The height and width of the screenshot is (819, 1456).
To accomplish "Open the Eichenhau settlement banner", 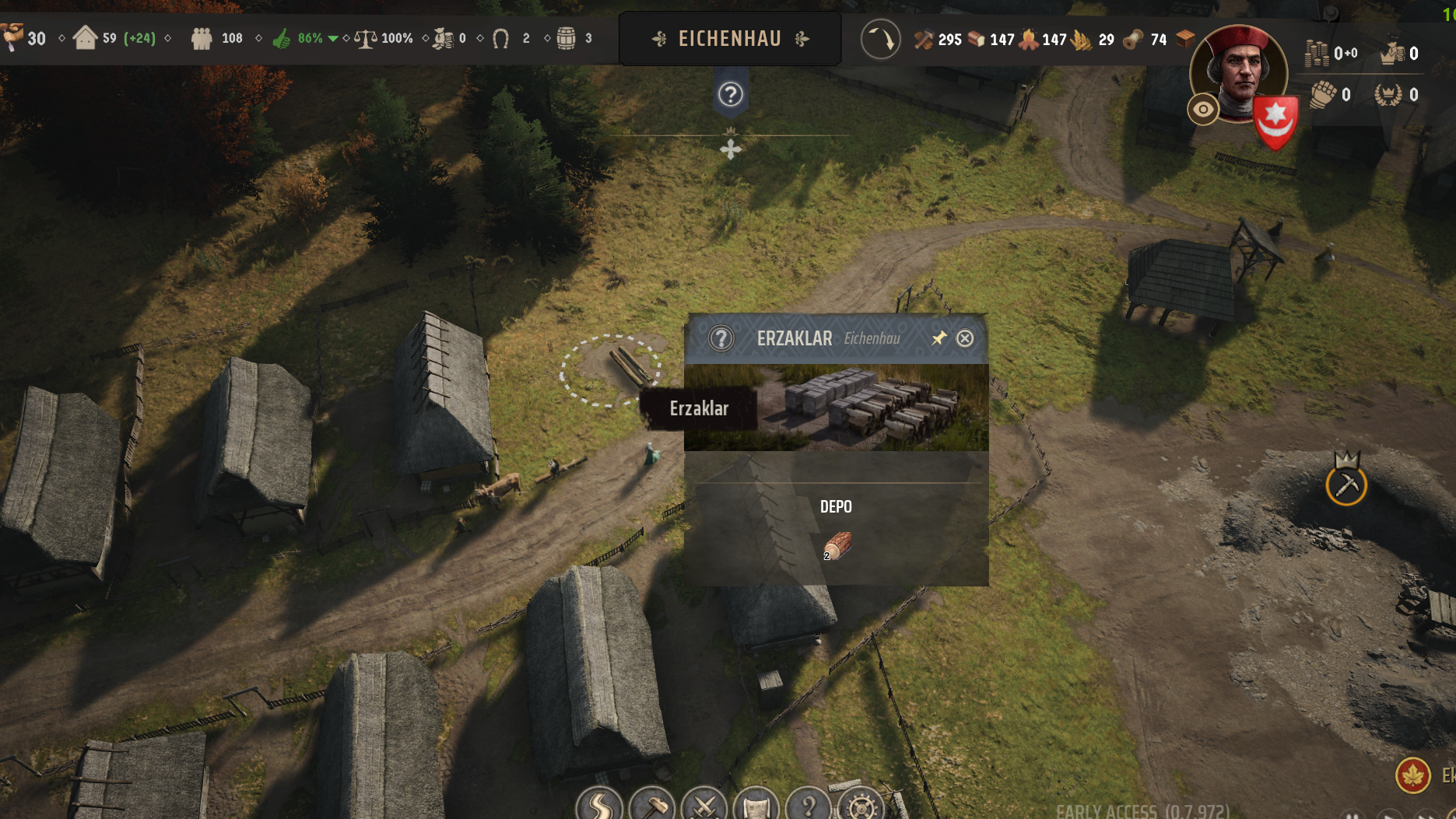I will point(729,39).
